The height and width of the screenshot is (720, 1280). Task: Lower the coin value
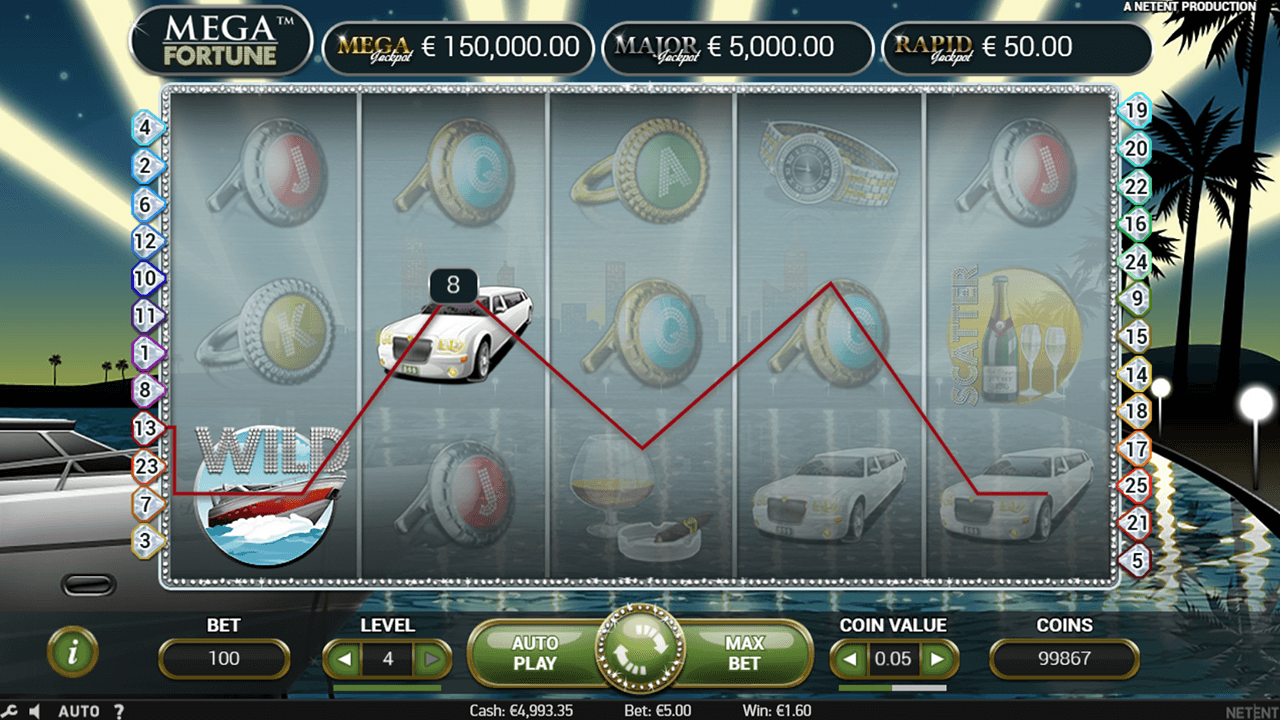[x=850, y=660]
